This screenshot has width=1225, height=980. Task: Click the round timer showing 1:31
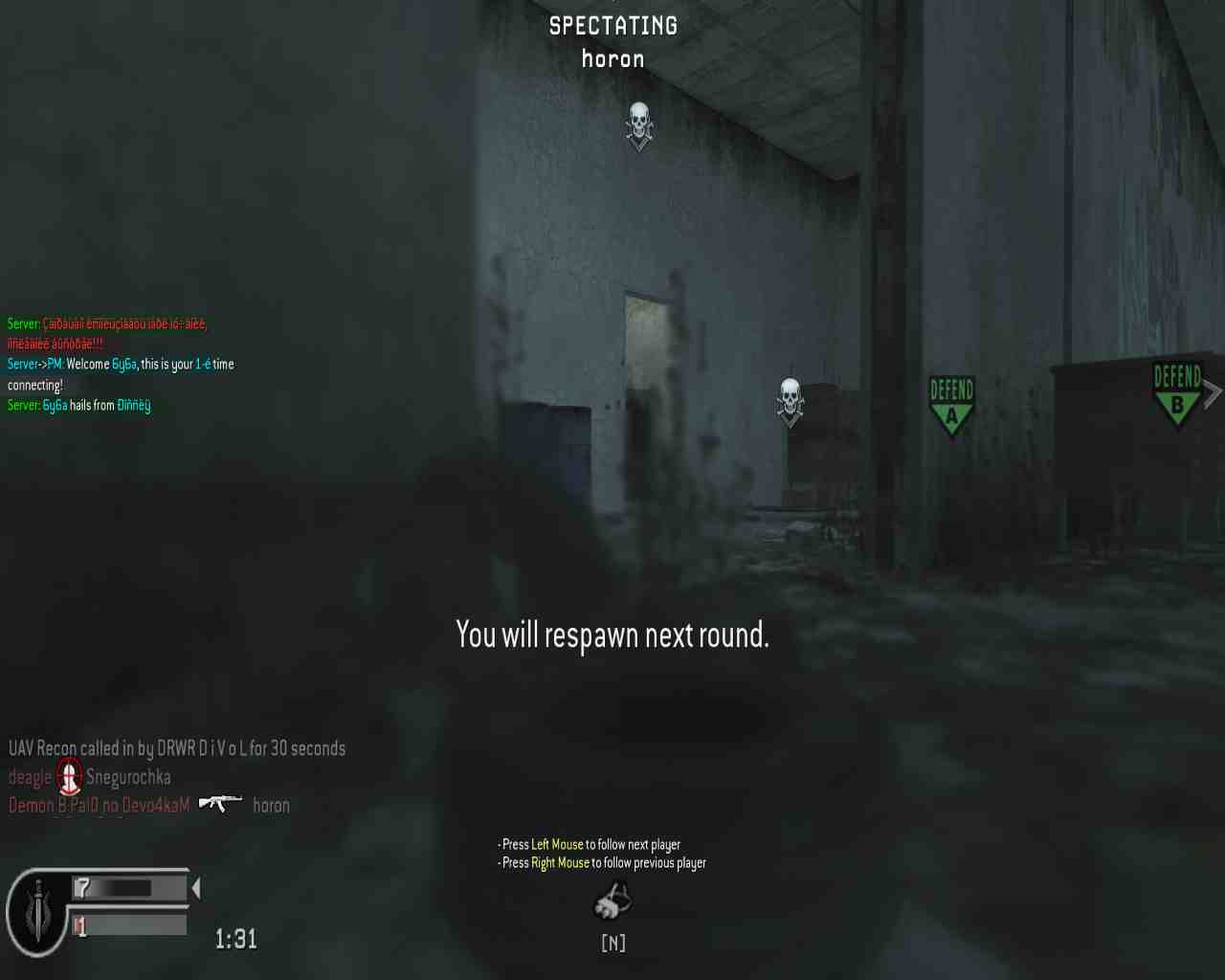(235, 938)
